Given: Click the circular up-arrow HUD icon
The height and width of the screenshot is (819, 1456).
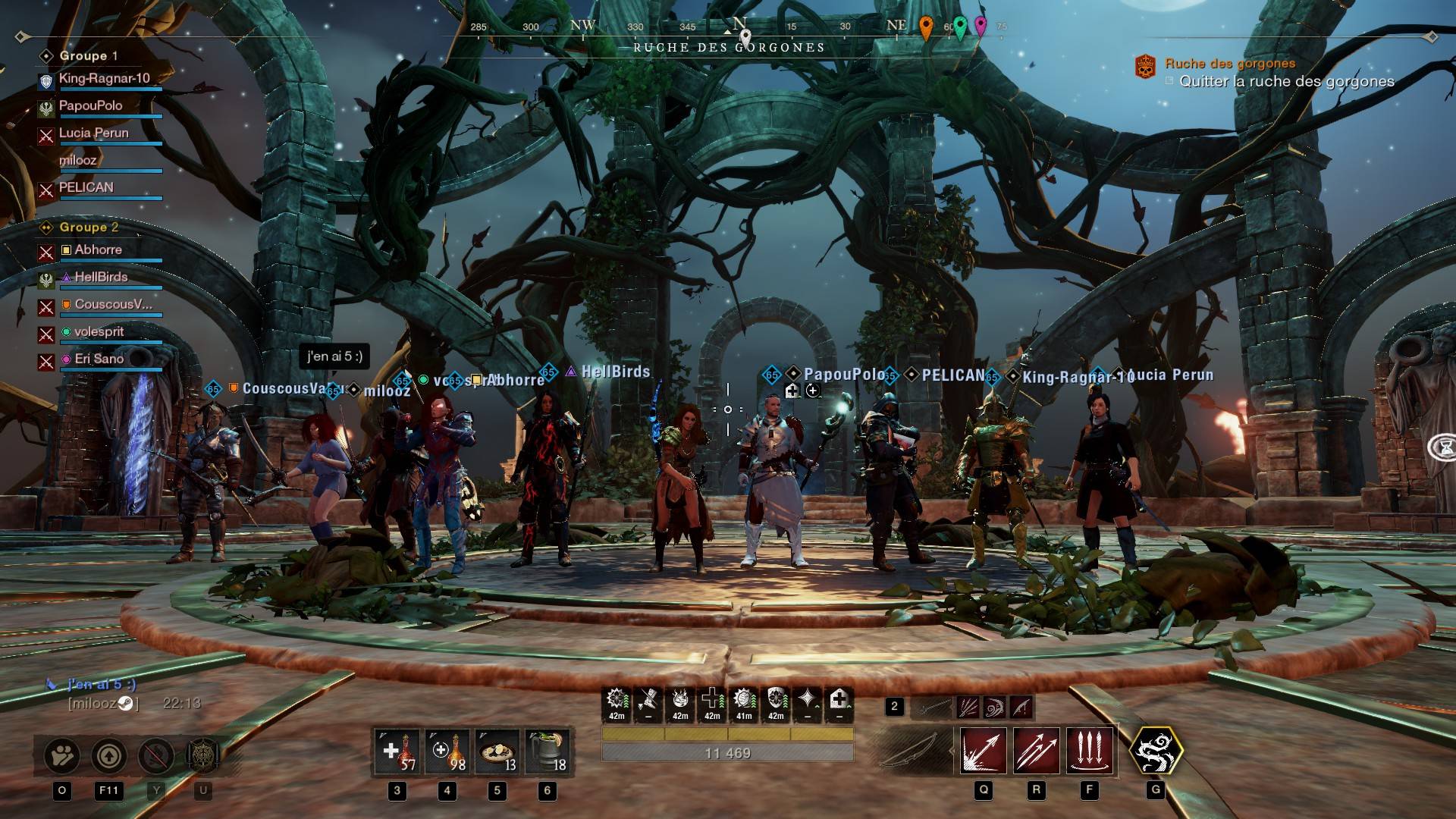Looking at the screenshot, I should (x=109, y=755).
